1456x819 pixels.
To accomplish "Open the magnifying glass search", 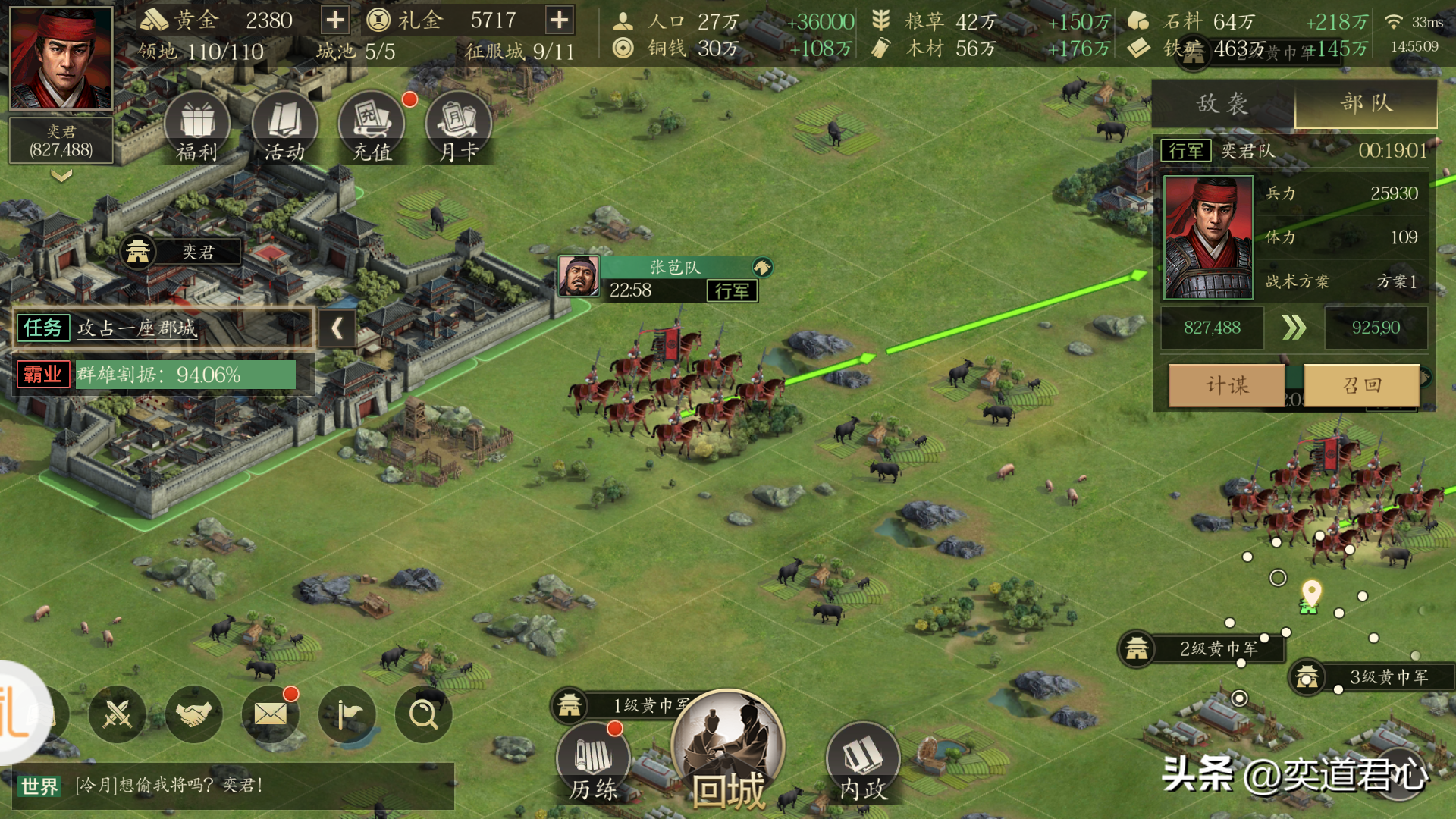I will (423, 714).
